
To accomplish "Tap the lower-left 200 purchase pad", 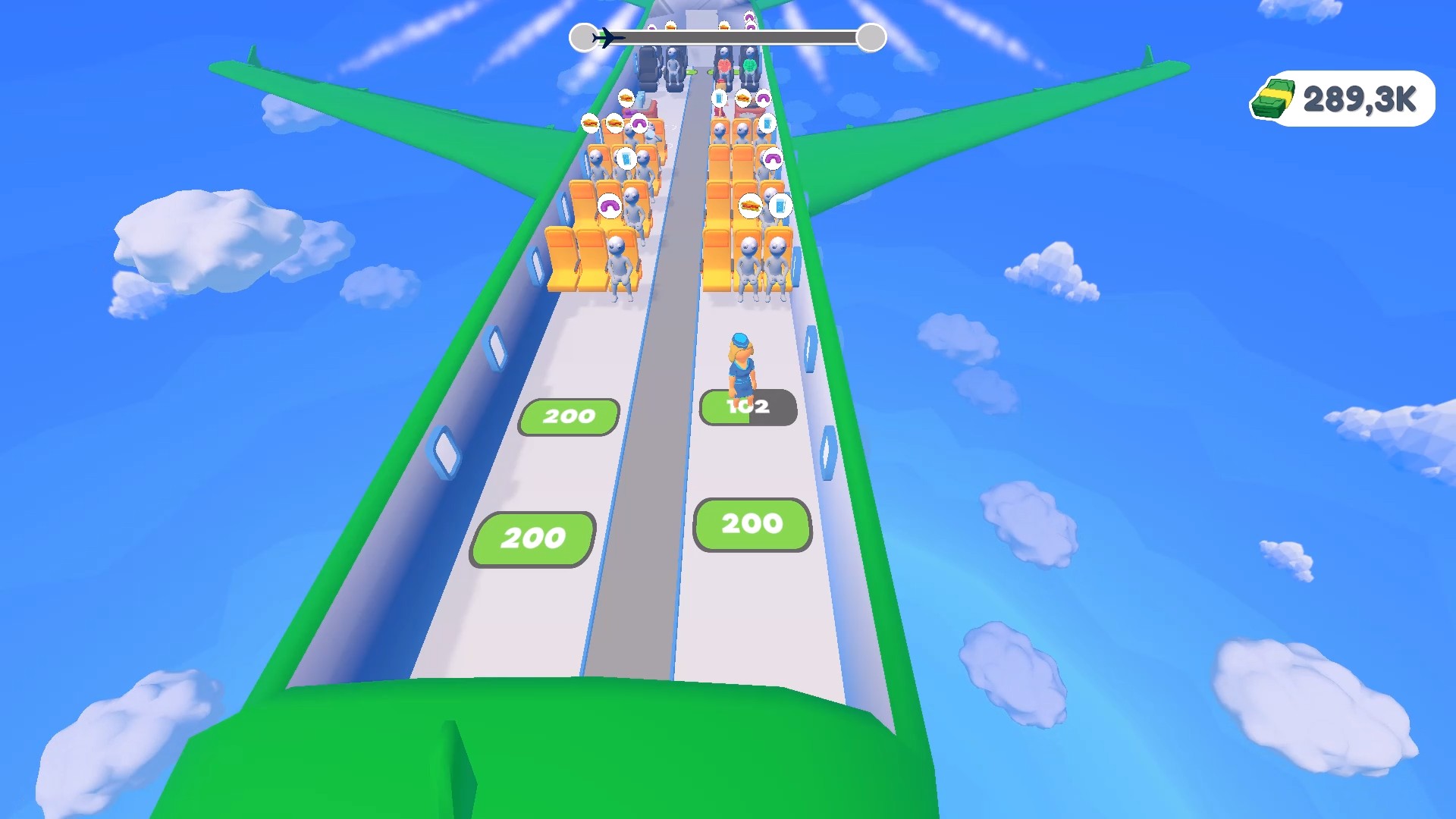I will (531, 537).
